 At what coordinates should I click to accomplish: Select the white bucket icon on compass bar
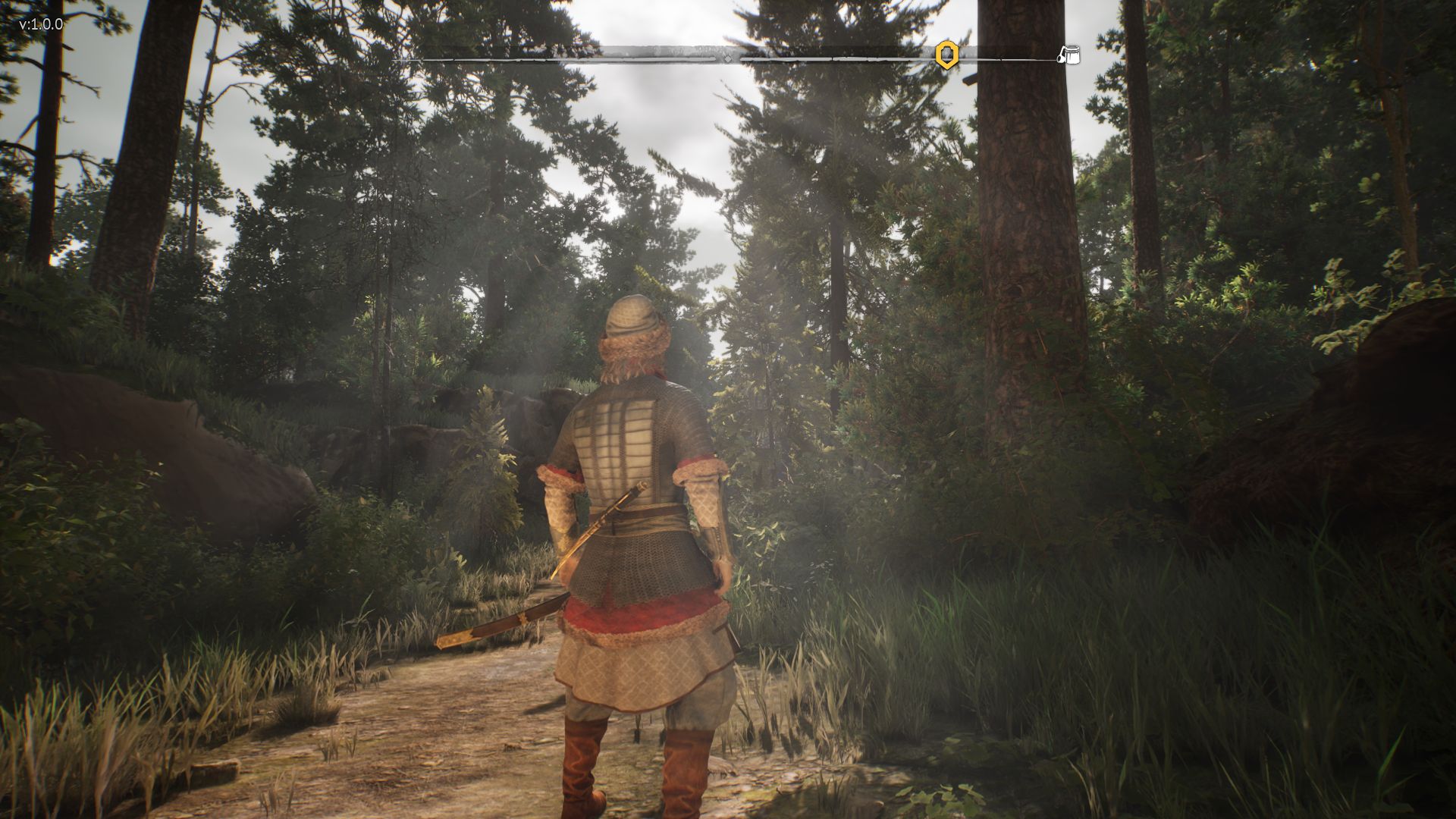[x=1069, y=55]
